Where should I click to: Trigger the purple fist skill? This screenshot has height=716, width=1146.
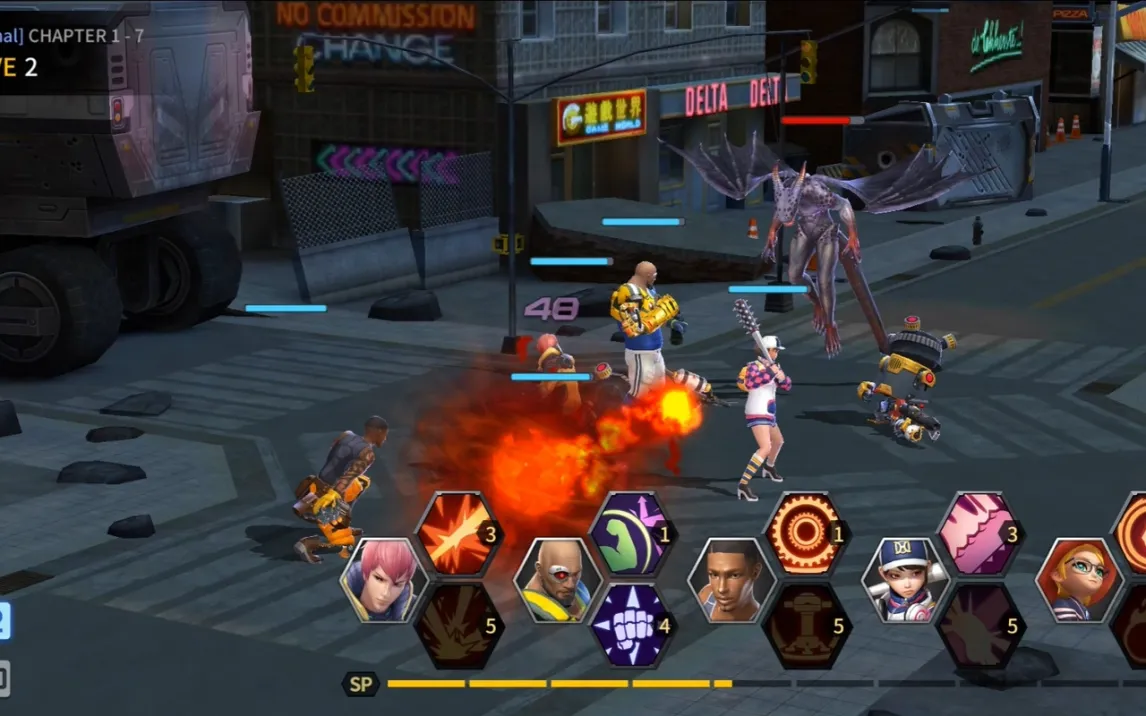(x=631, y=626)
